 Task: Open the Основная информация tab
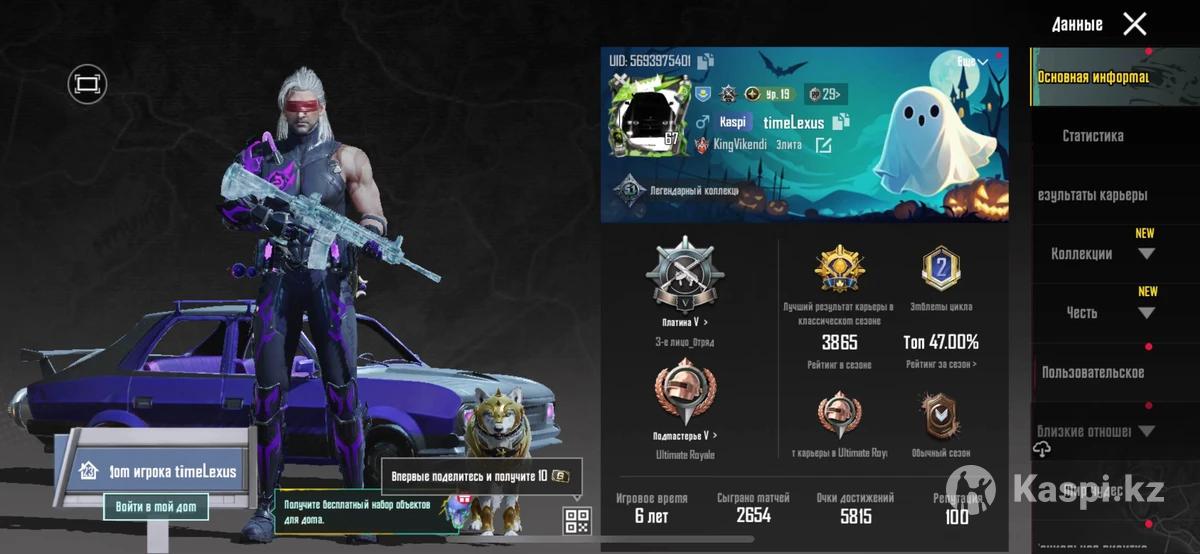click(x=1092, y=77)
